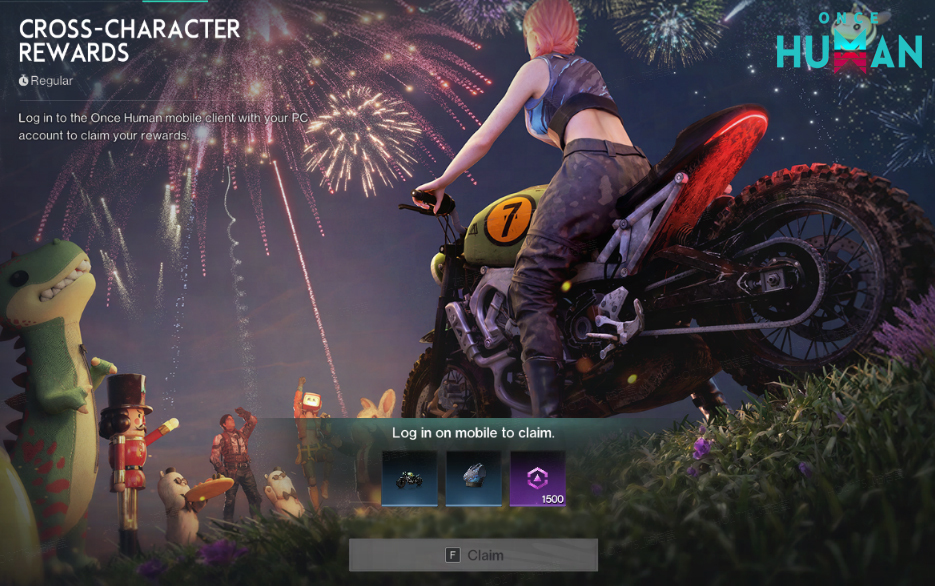Viewport: 935px width, 586px height.
Task: View the purple 1500 currency reward
Action: point(538,478)
